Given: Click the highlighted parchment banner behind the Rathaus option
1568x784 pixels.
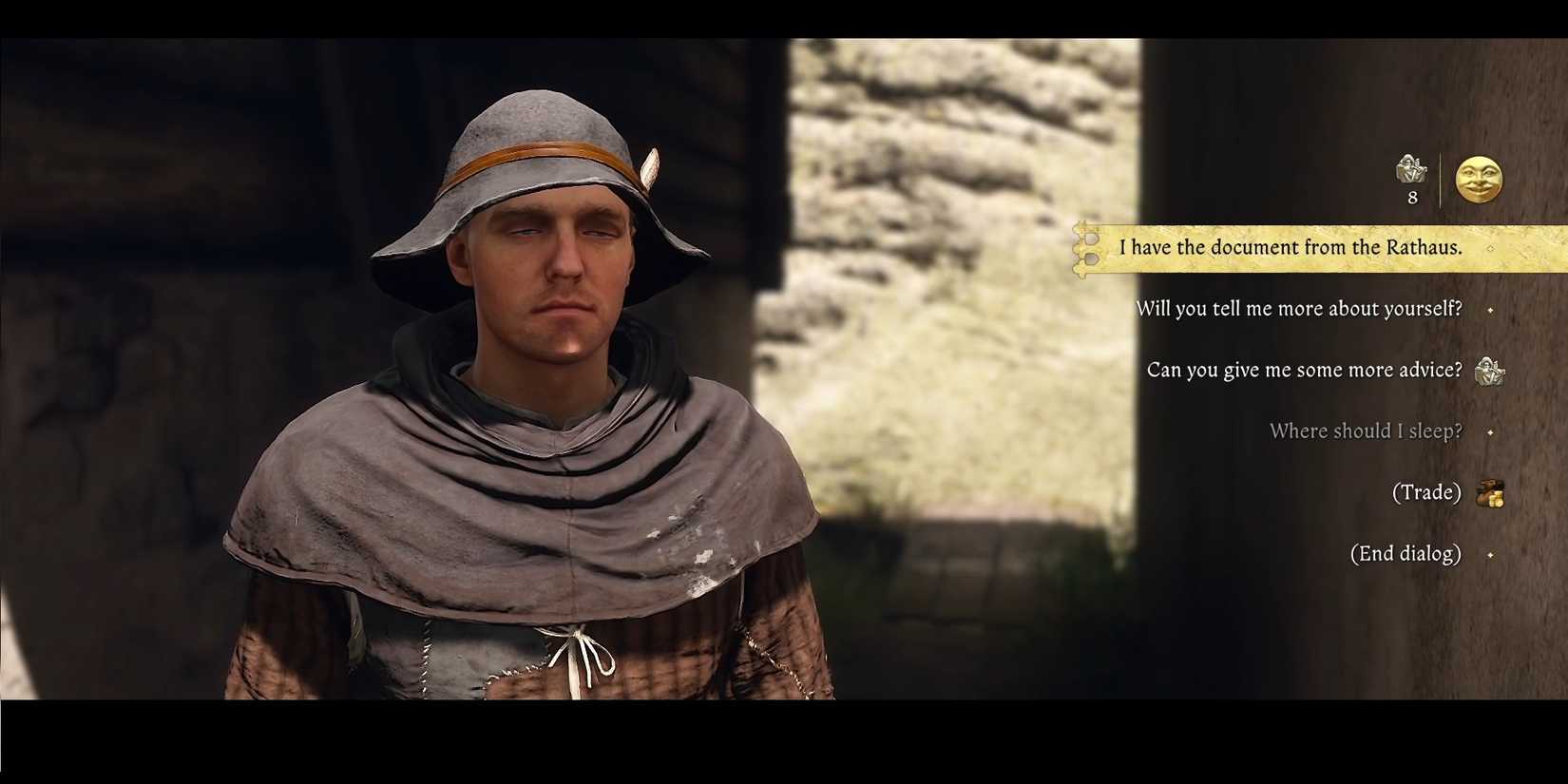Looking at the screenshot, I should click(x=1330, y=247).
